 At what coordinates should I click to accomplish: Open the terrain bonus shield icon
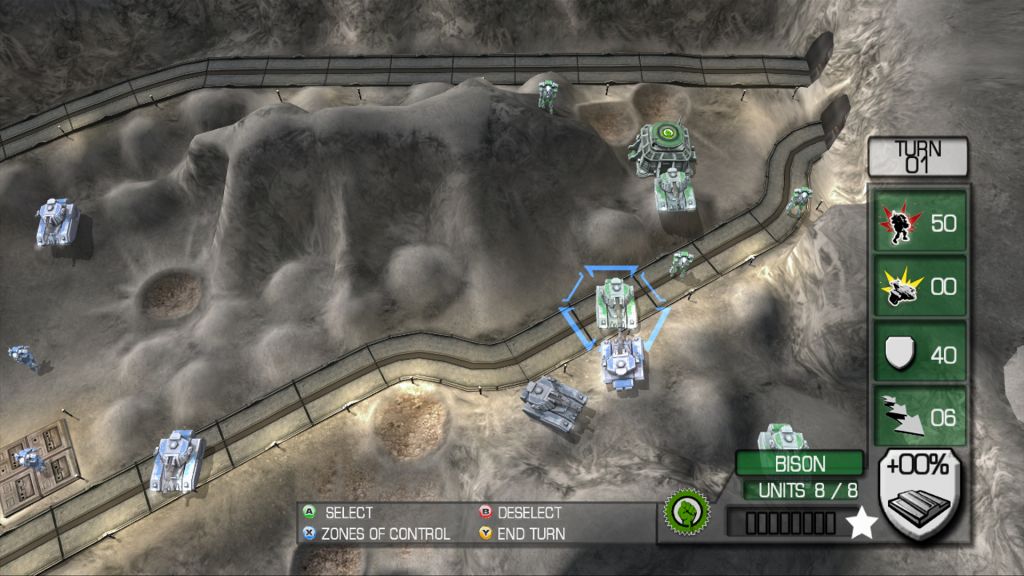919,494
